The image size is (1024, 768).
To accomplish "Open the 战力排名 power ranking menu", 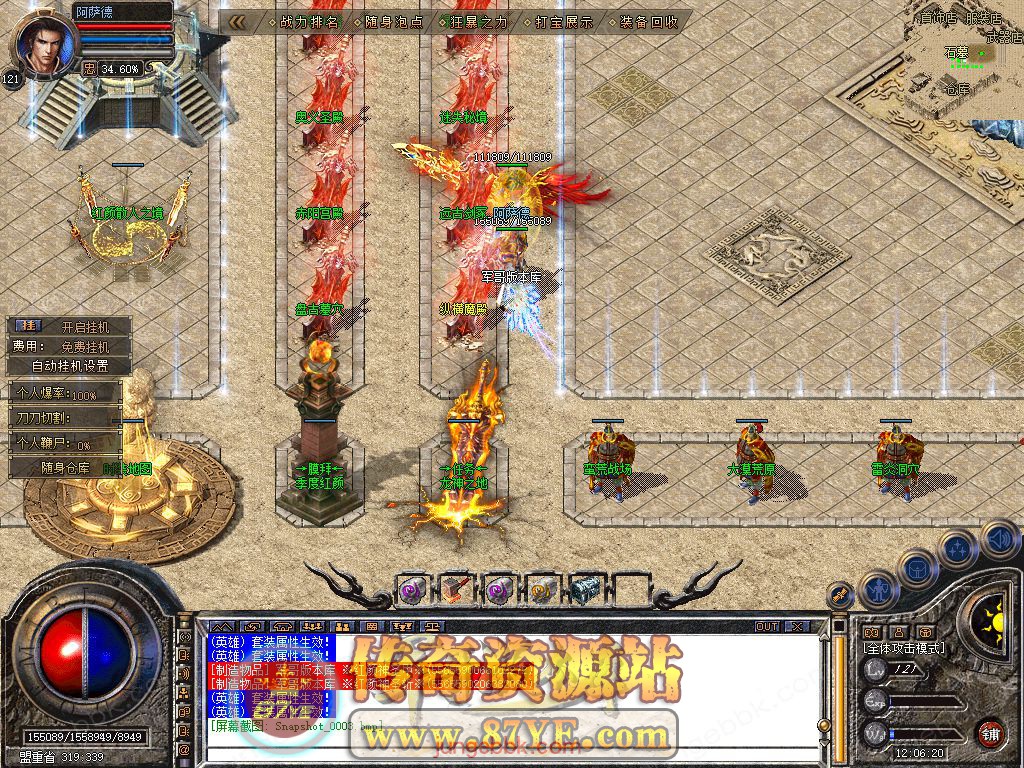I will pyautogui.click(x=310, y=21).
